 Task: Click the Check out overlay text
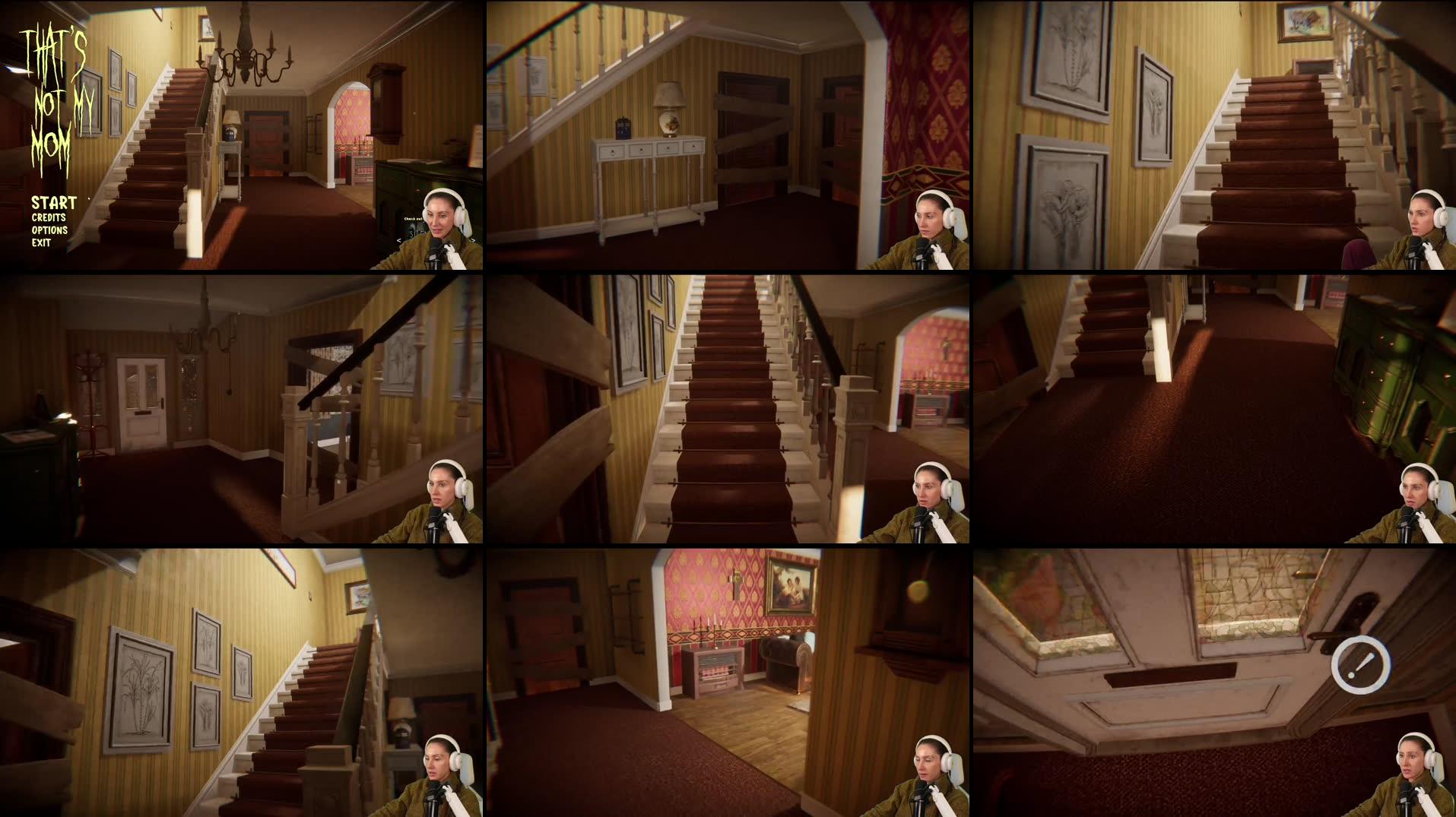coord(413,219)
